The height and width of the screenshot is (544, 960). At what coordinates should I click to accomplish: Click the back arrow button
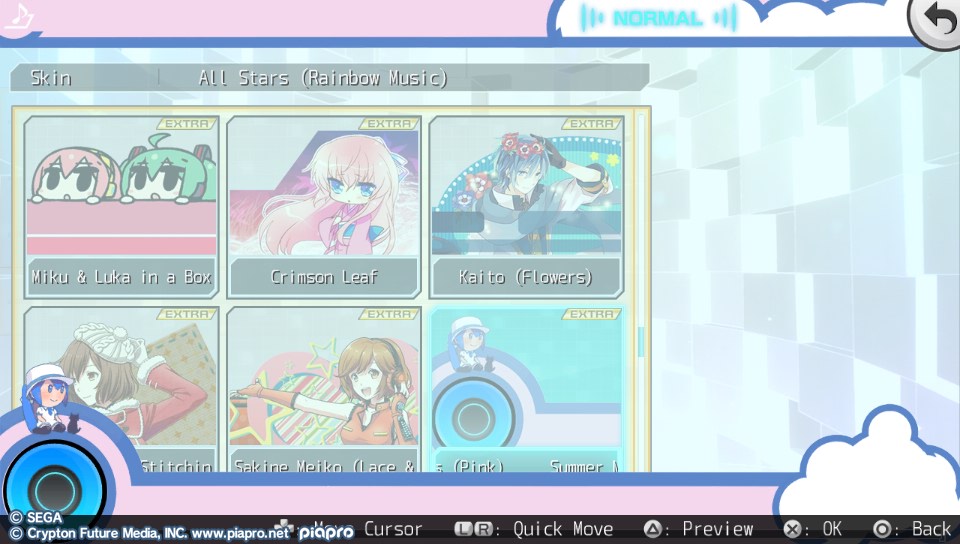[936, 22]
